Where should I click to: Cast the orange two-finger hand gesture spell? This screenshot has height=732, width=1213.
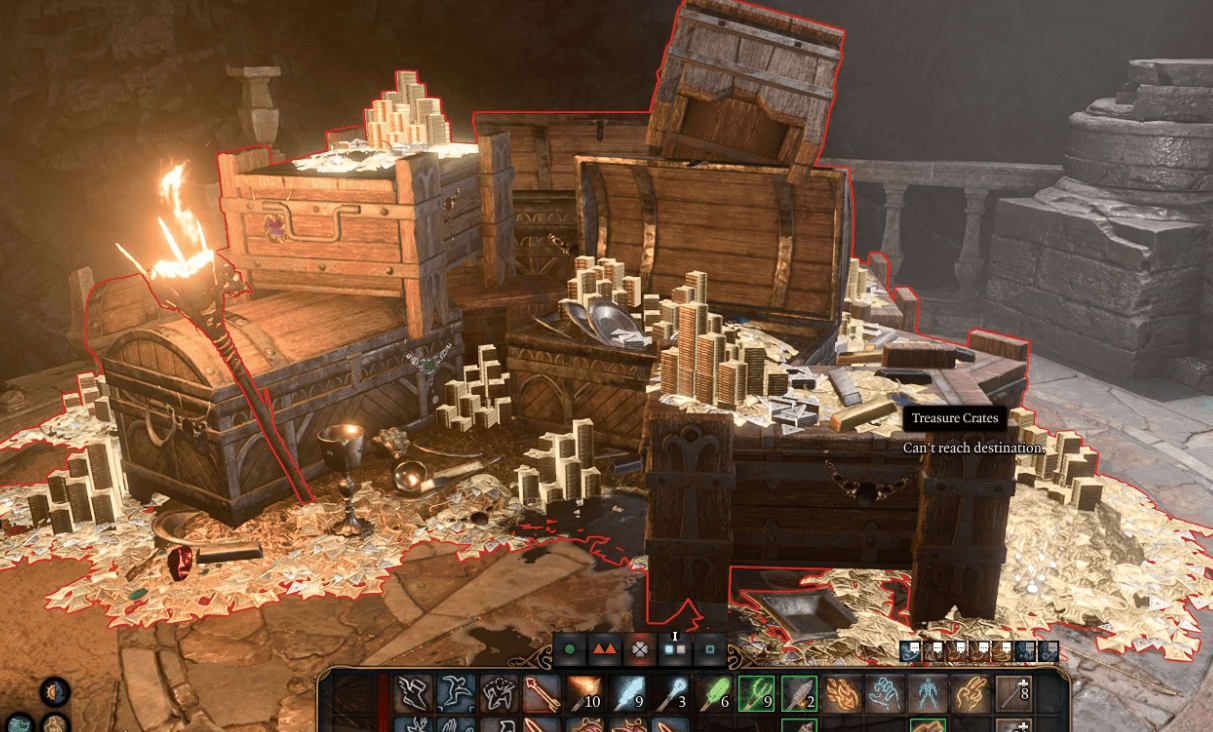(972, 693)
